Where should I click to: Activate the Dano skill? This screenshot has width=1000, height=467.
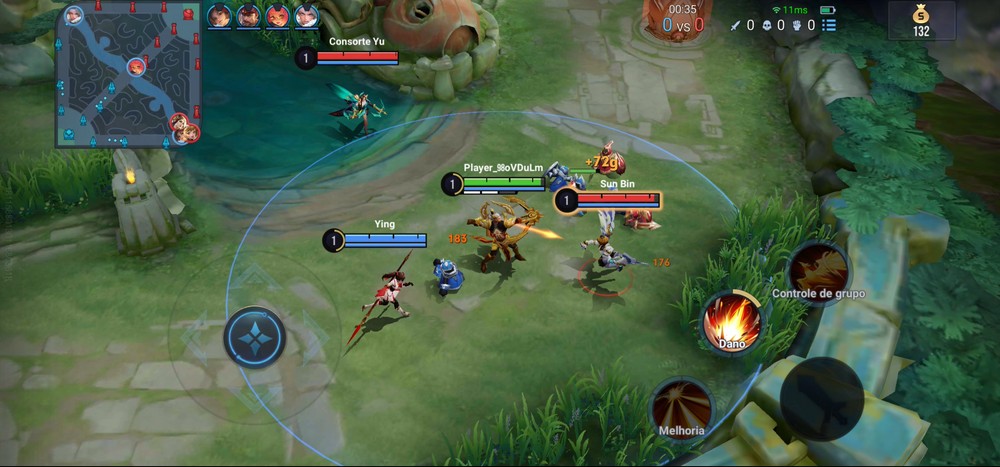[731, 322]
